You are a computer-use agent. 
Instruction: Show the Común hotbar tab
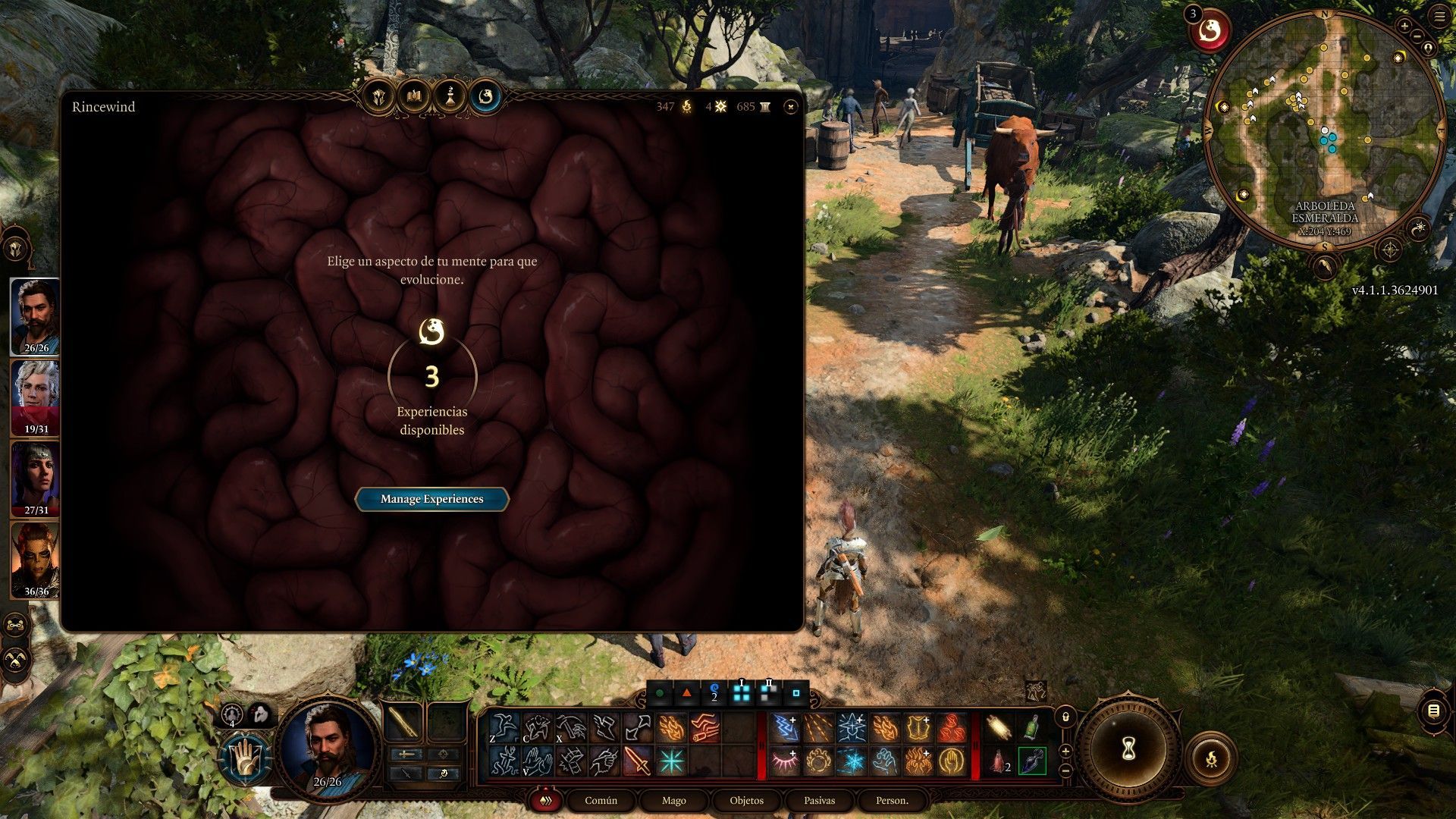601,801
